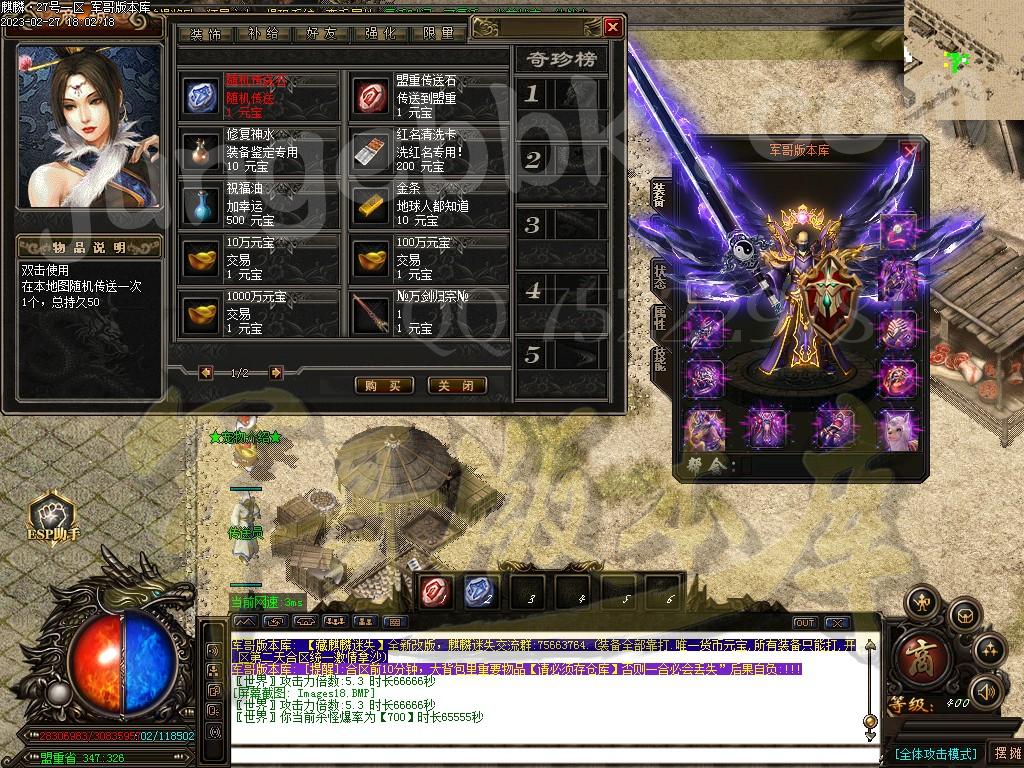This screenshot has width=1024, height=768.
Task: Buy the selected item with 购买
Action: click(384, 385)
